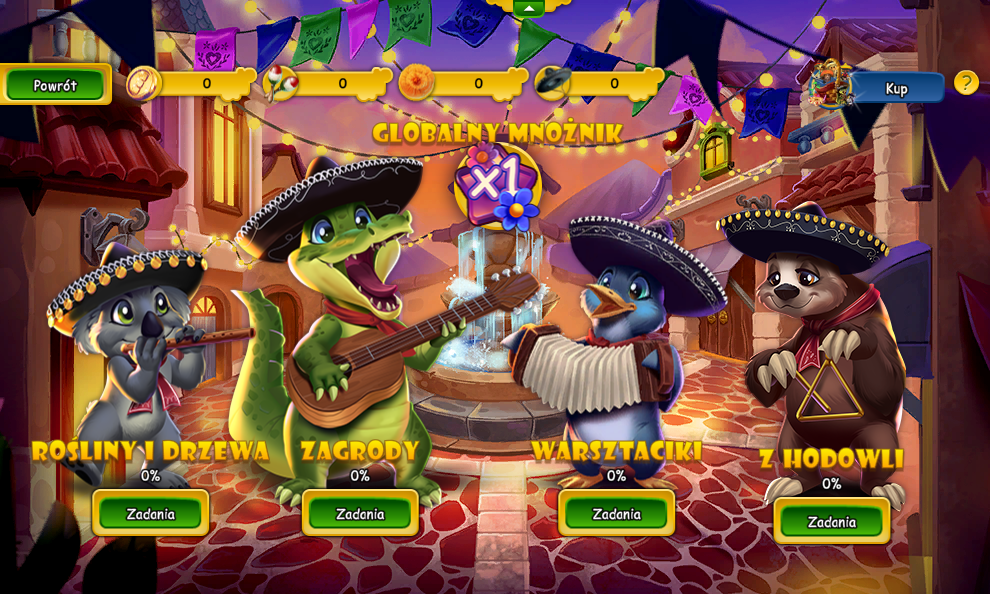Click the blue Kup button
Screen dimensions: 990x594
[896, 88]
